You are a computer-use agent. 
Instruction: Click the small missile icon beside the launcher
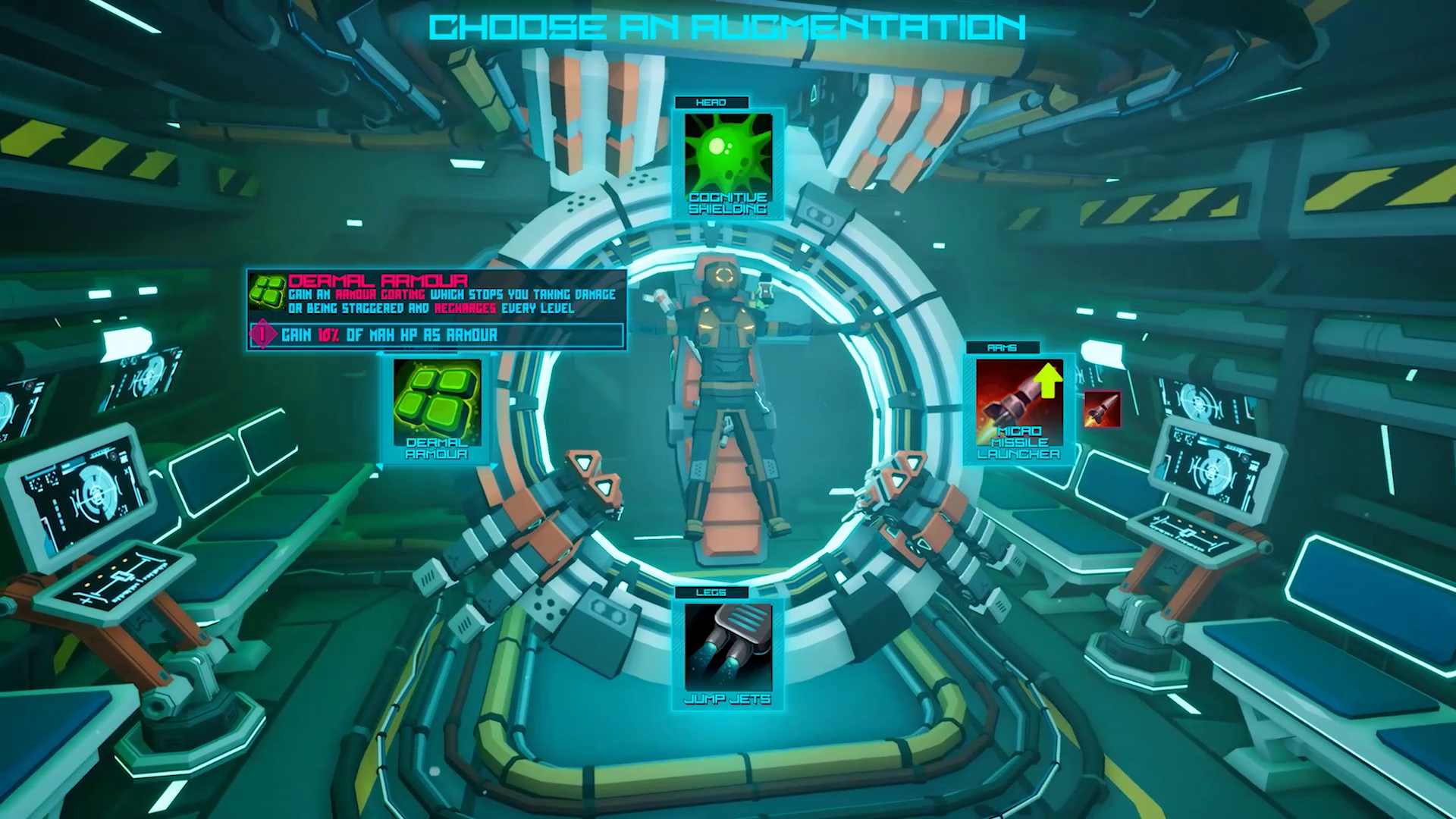[x=1102, y=409]
